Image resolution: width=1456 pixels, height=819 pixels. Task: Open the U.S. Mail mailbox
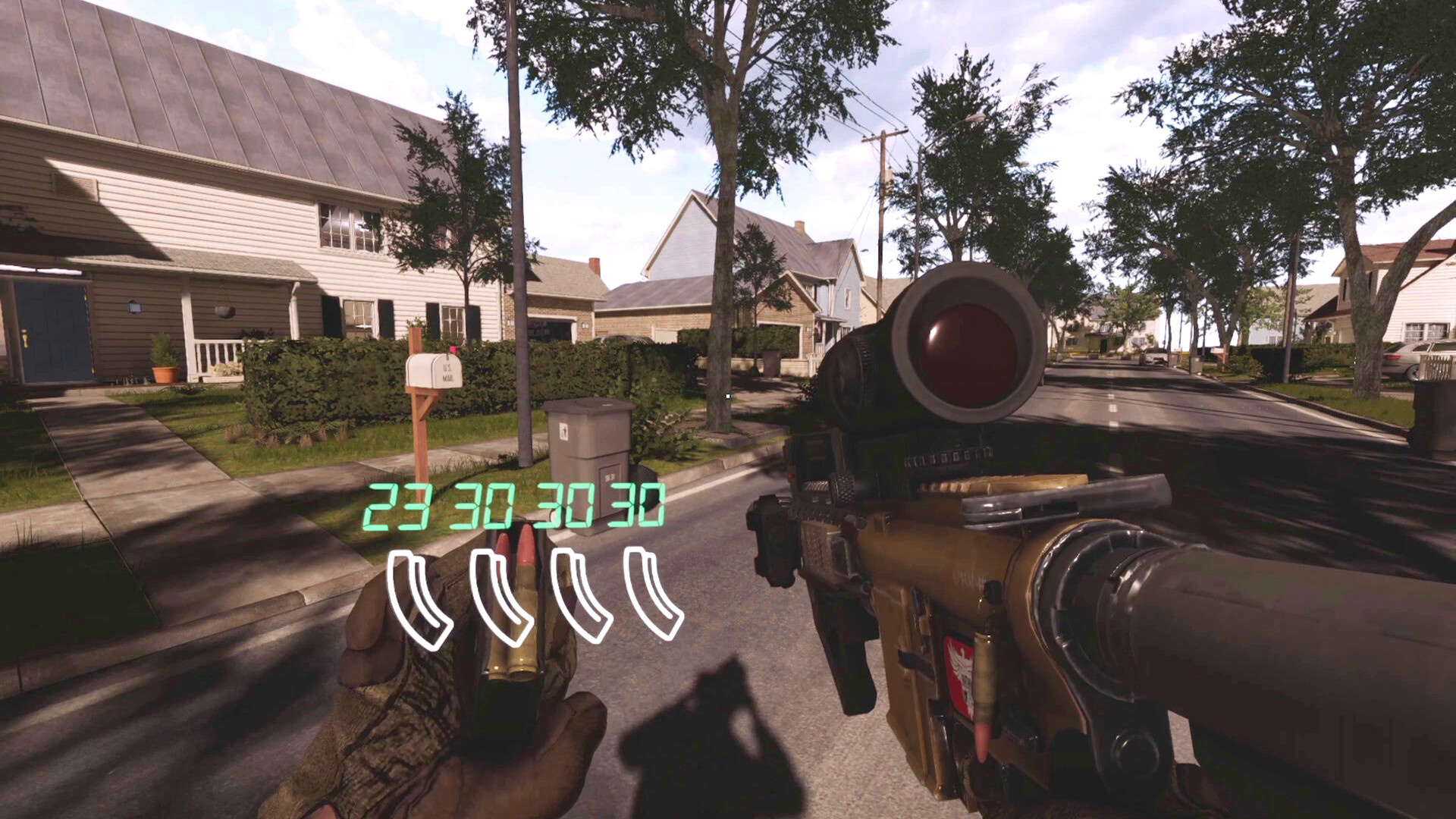(x=434, y=372)
